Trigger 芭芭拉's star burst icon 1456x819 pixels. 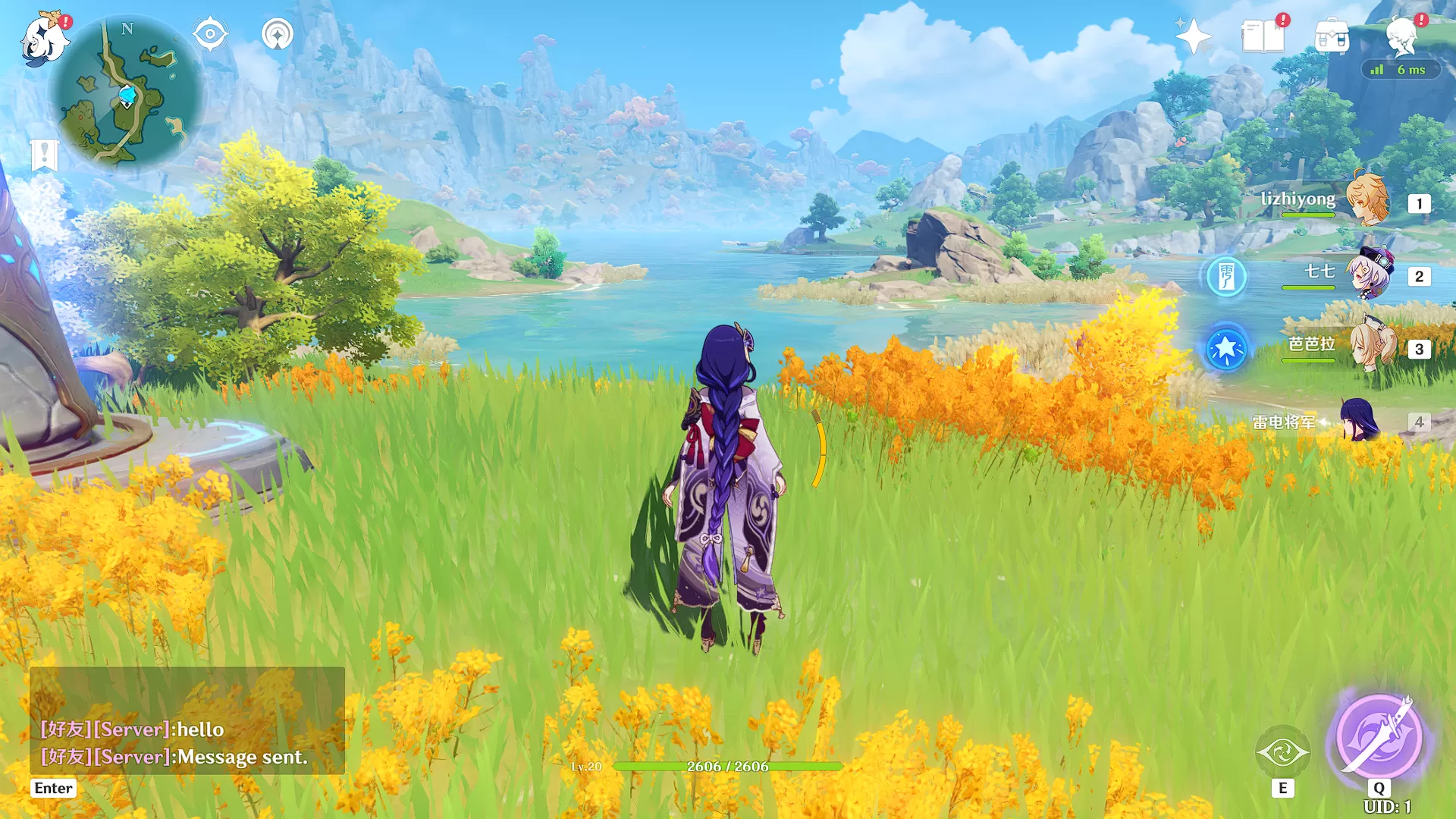tap(1225, 348)
